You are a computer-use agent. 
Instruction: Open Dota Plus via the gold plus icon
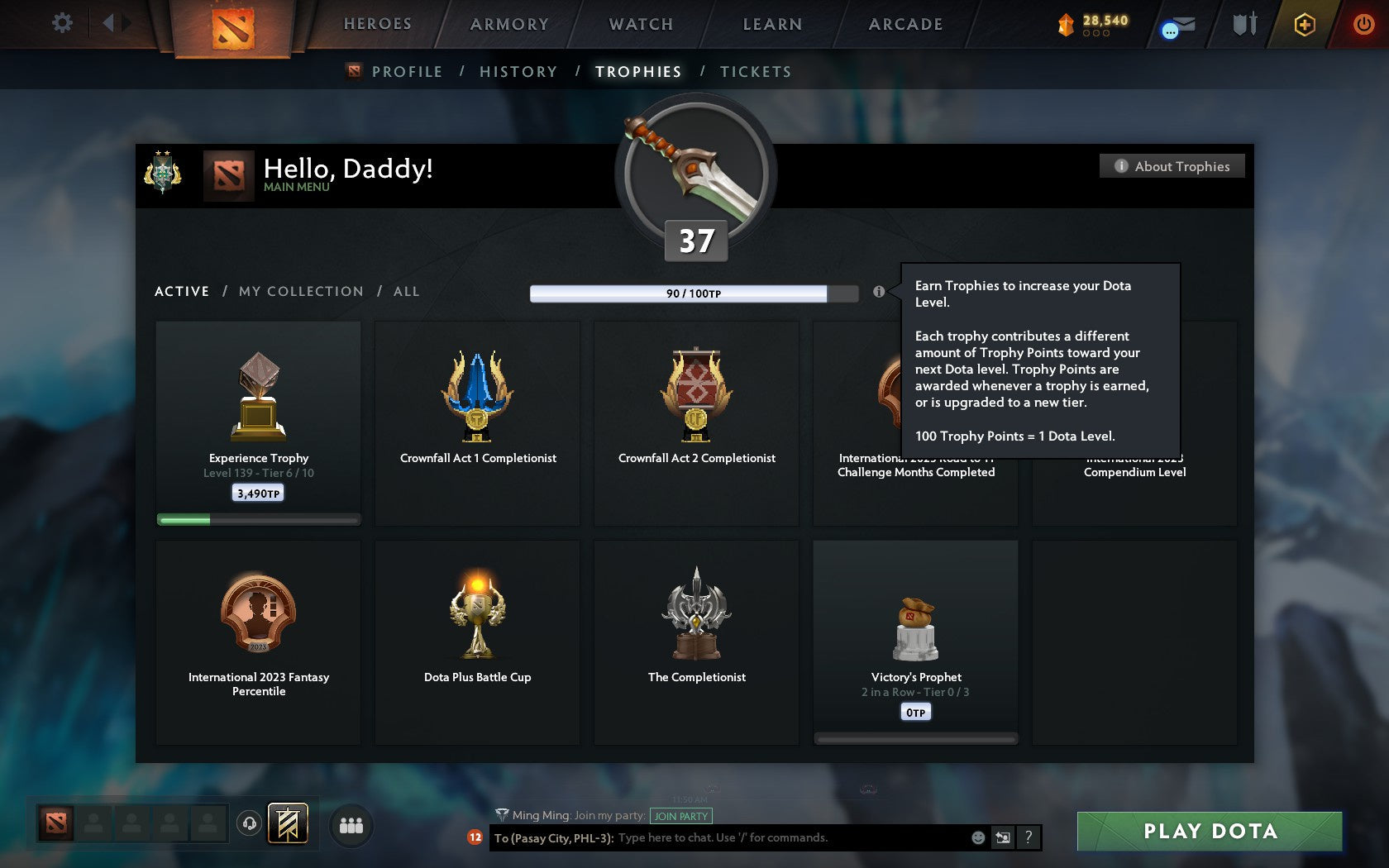pos(1304,25)
